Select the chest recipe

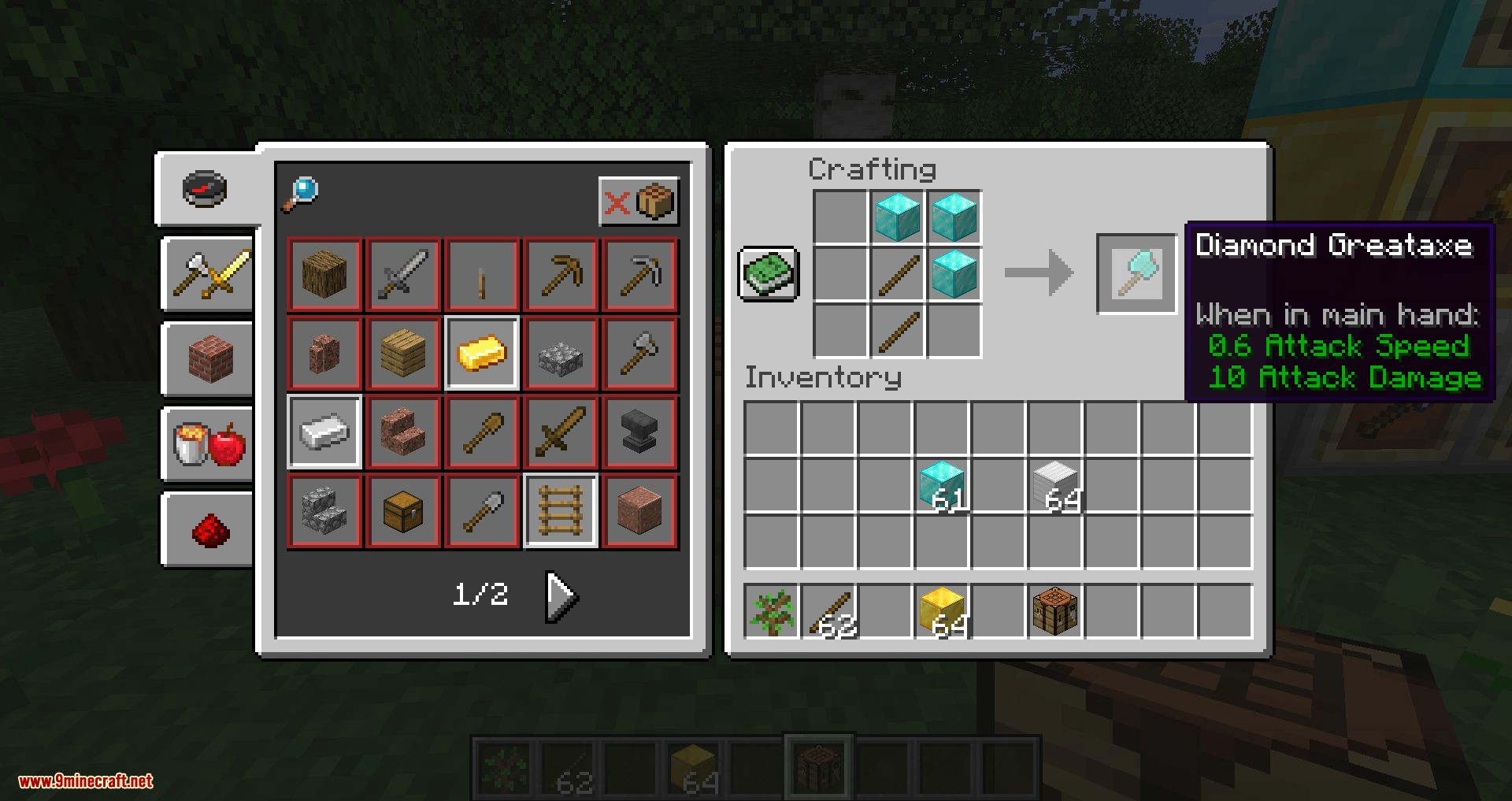[x=403, y=510]
